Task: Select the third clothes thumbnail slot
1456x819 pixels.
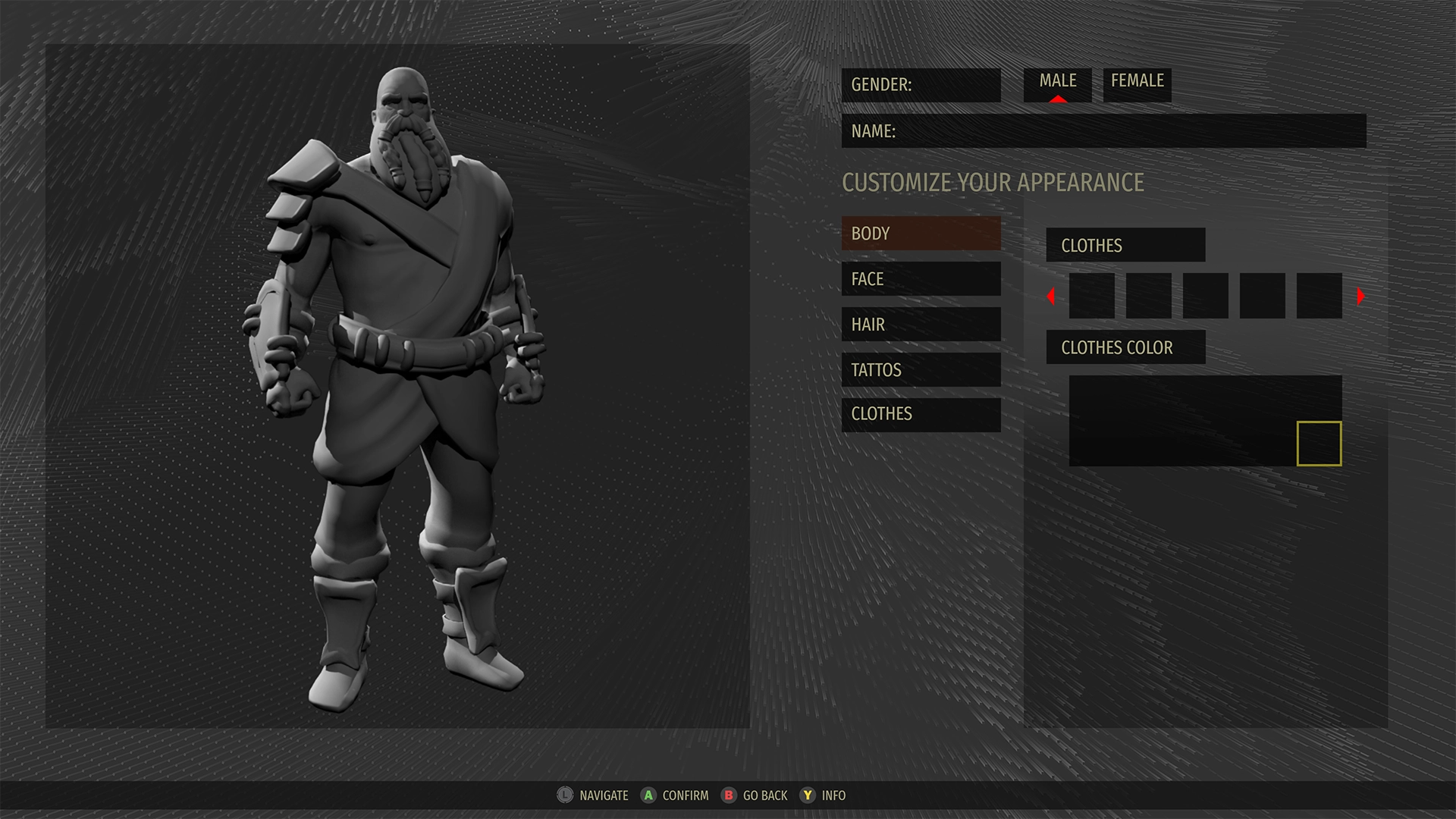Action: click(x=1204, y=296)
